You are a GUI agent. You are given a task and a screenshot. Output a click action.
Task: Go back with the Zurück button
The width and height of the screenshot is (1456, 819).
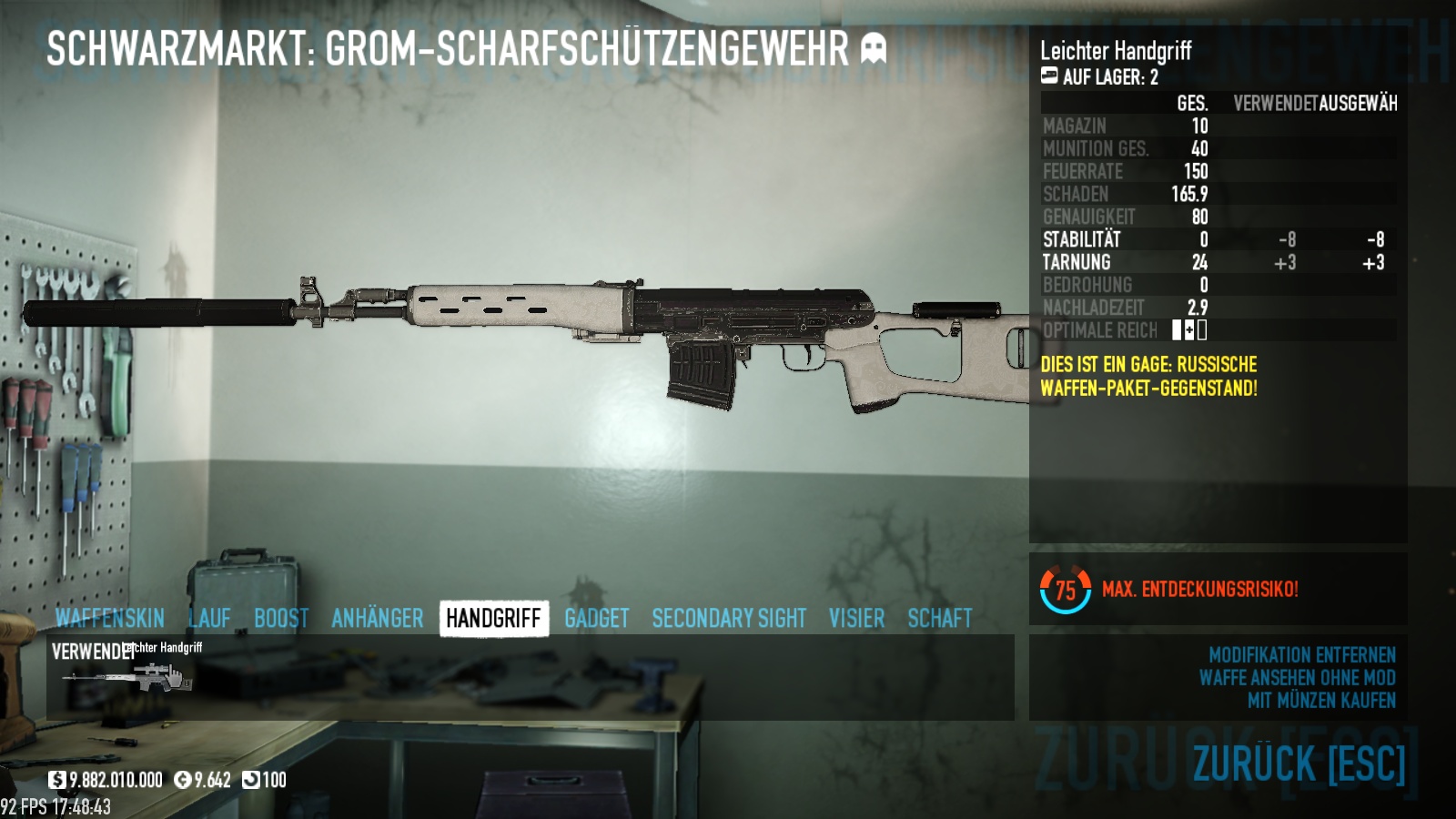pos(1299,763)
